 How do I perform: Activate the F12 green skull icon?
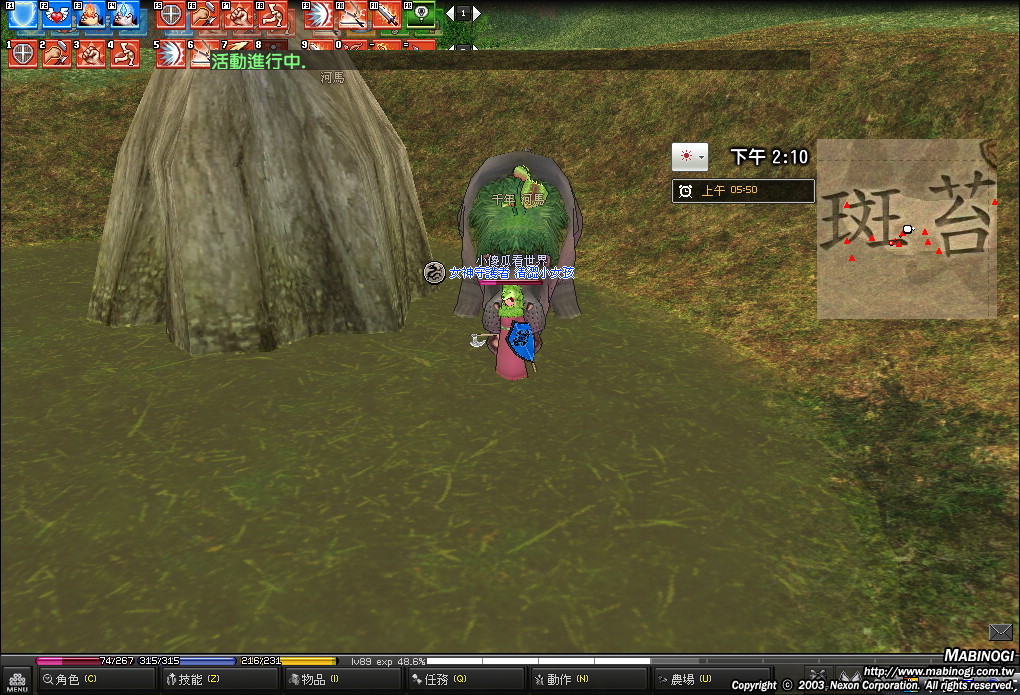(421, 14)
